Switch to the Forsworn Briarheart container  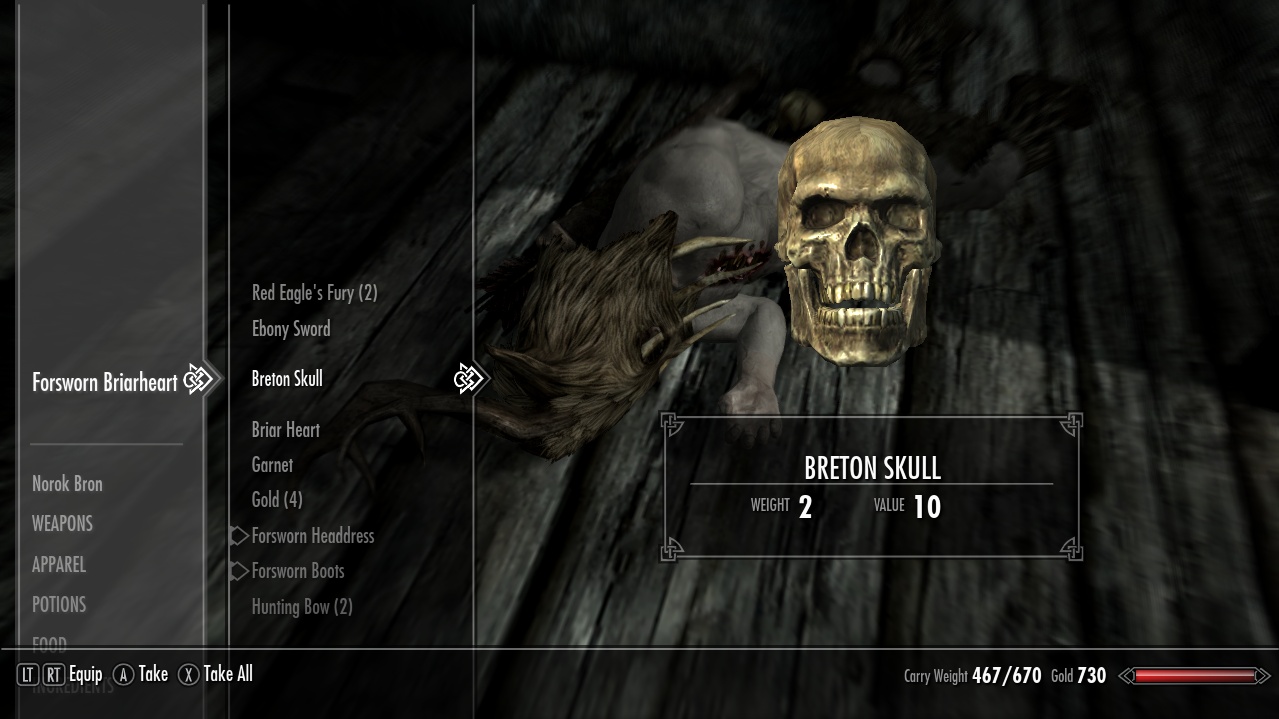click(105, 382)
